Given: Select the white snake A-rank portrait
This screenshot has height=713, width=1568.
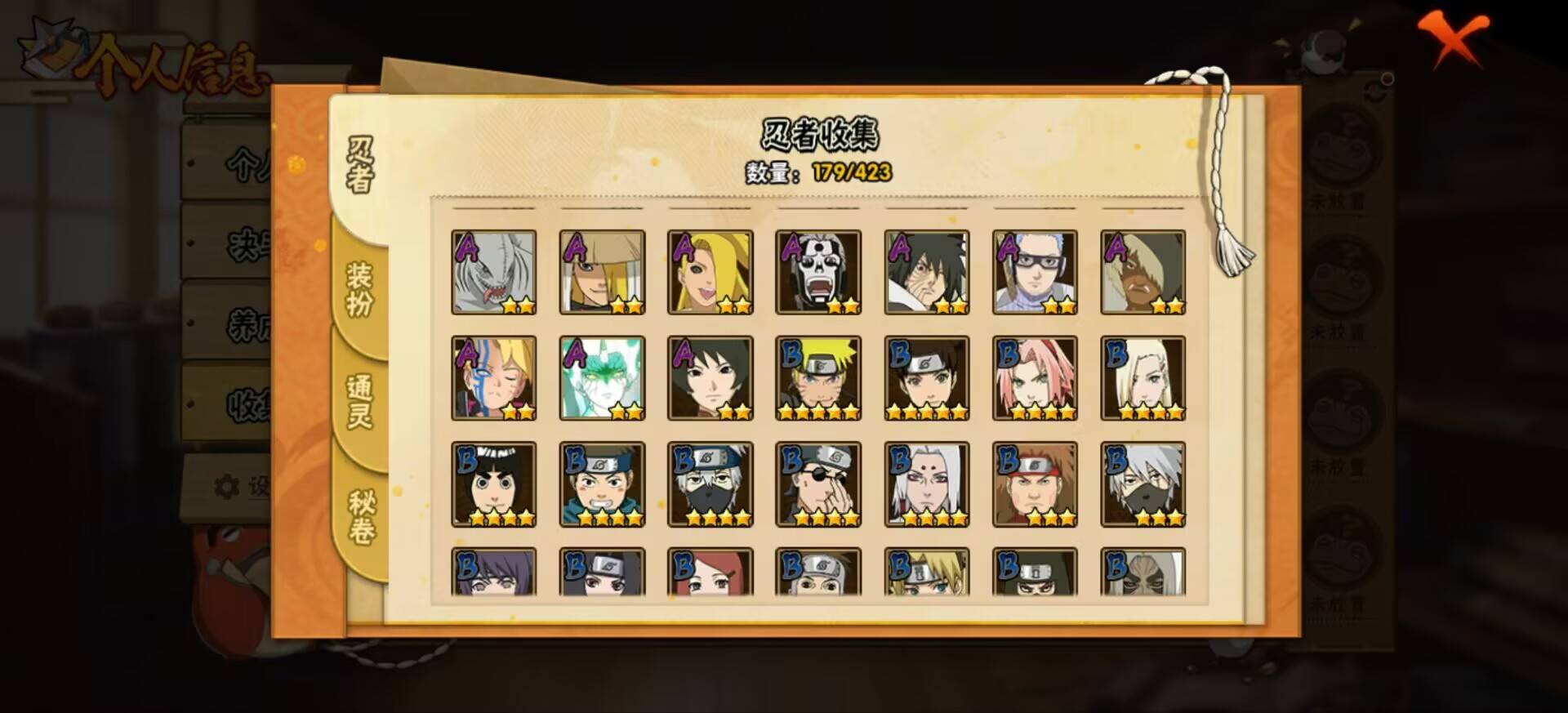Looking at the screenshot, I should point(494,273).
